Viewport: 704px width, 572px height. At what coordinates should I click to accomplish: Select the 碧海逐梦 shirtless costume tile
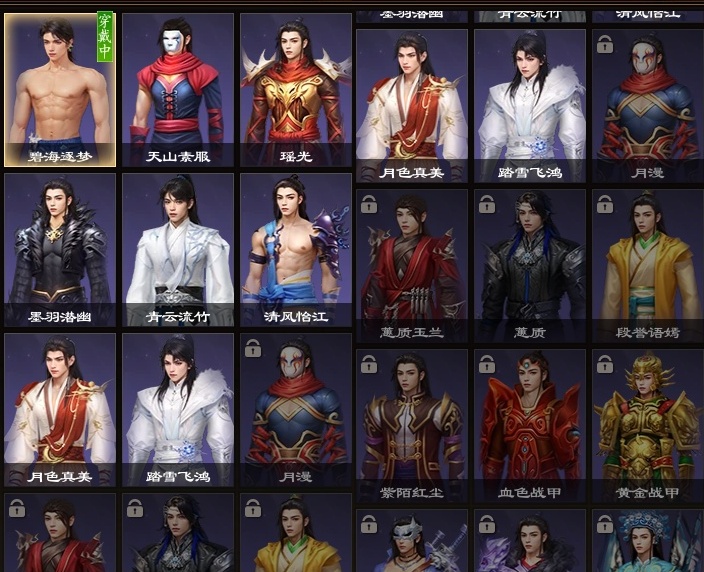pyautogui.click(x=60, y=90)
